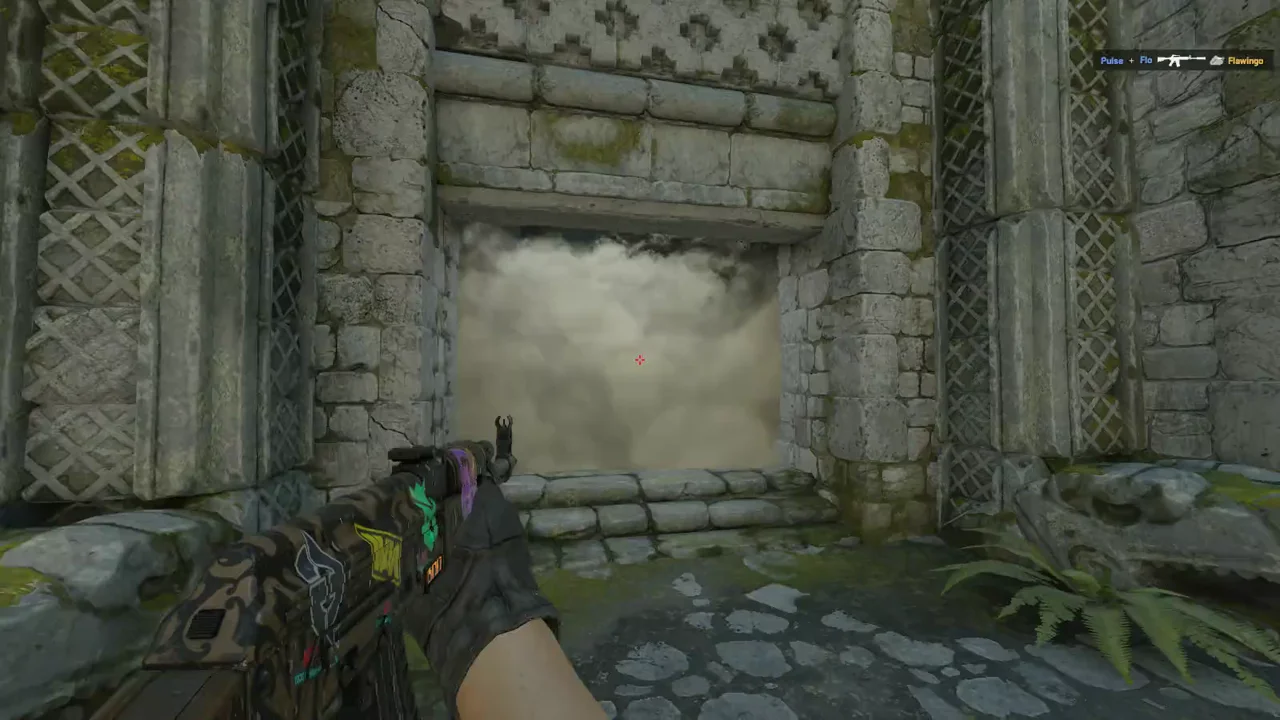1280x720 pixels.
Task: Click the Pulse player name in the killfeed
Action: (x=1112, y=60)
